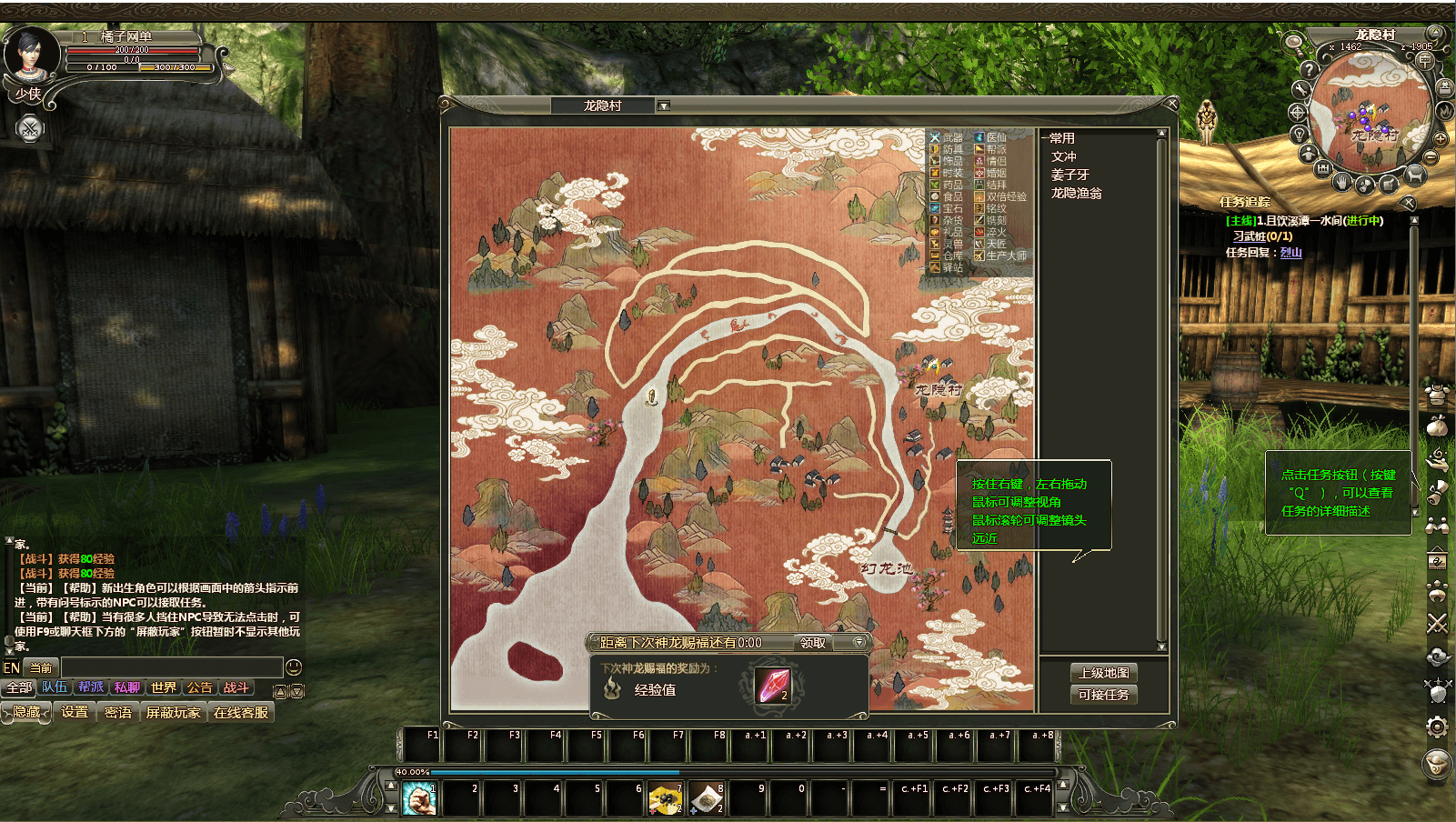Click the 上级地图 button
This screenshot has height=822, width=1456.
(1104, 673)
